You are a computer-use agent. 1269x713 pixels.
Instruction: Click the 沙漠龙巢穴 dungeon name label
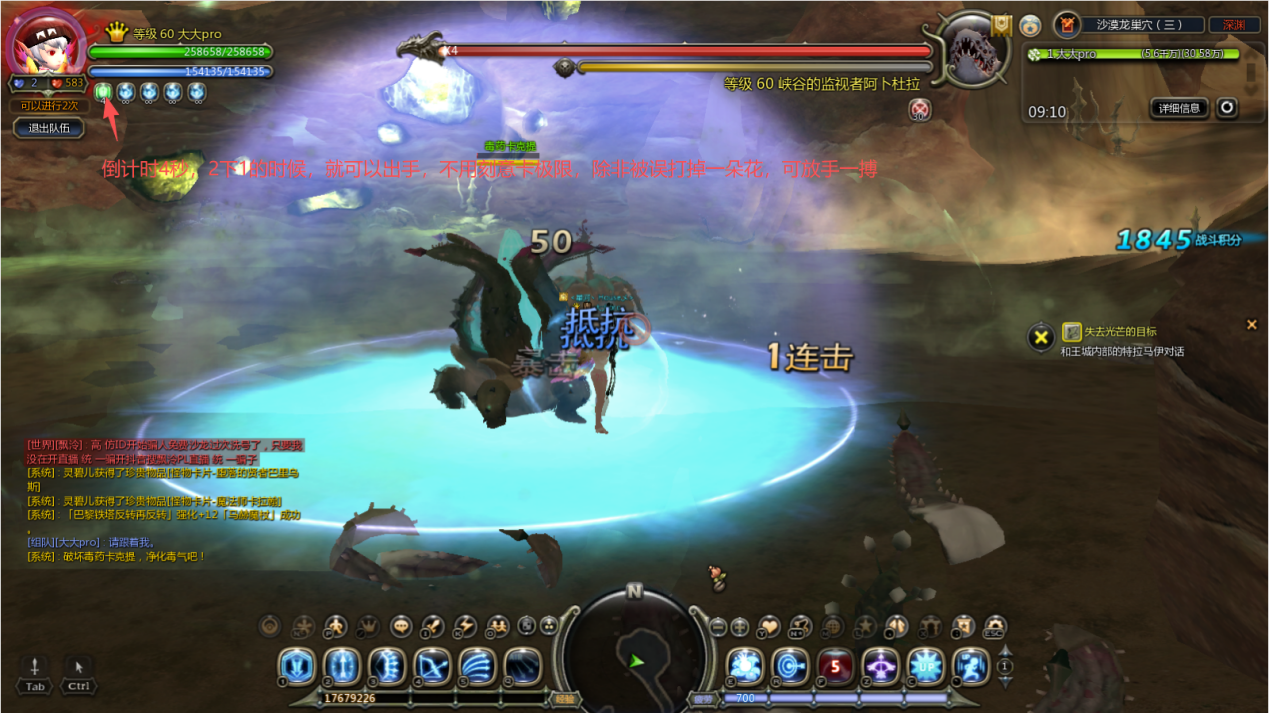tap(1138, 25)
